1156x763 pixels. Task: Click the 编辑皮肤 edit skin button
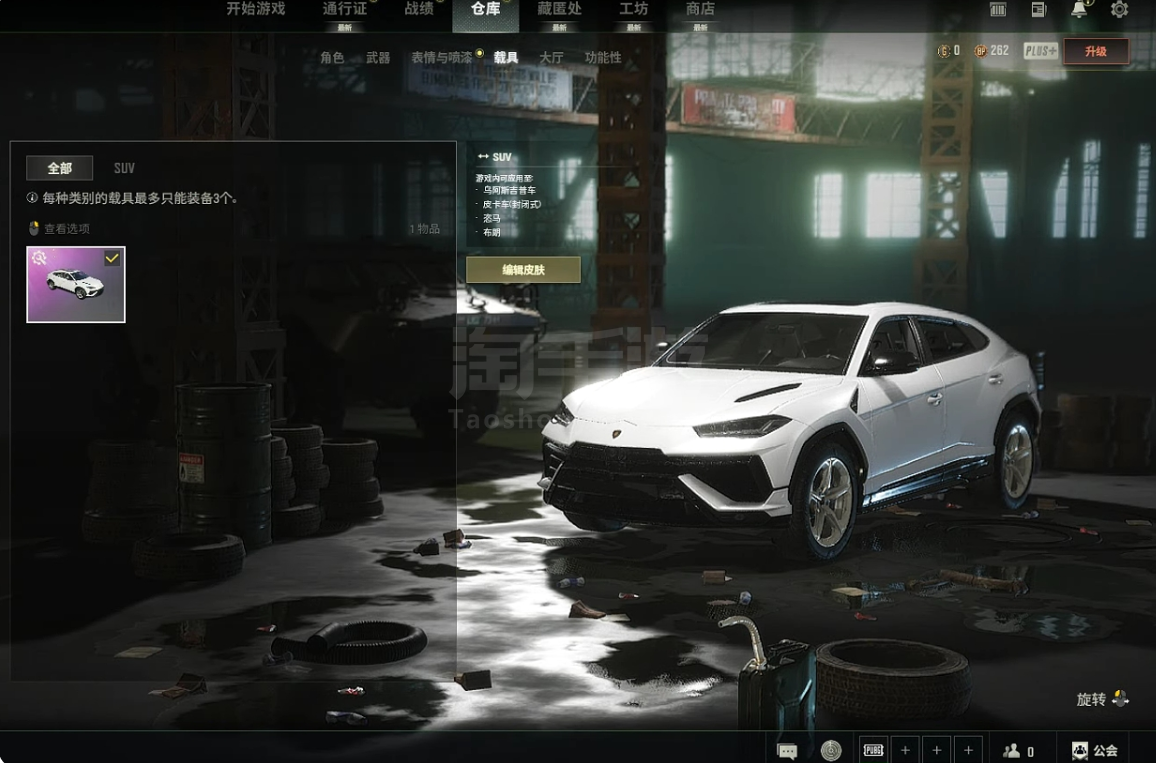[x=523, y=270]
